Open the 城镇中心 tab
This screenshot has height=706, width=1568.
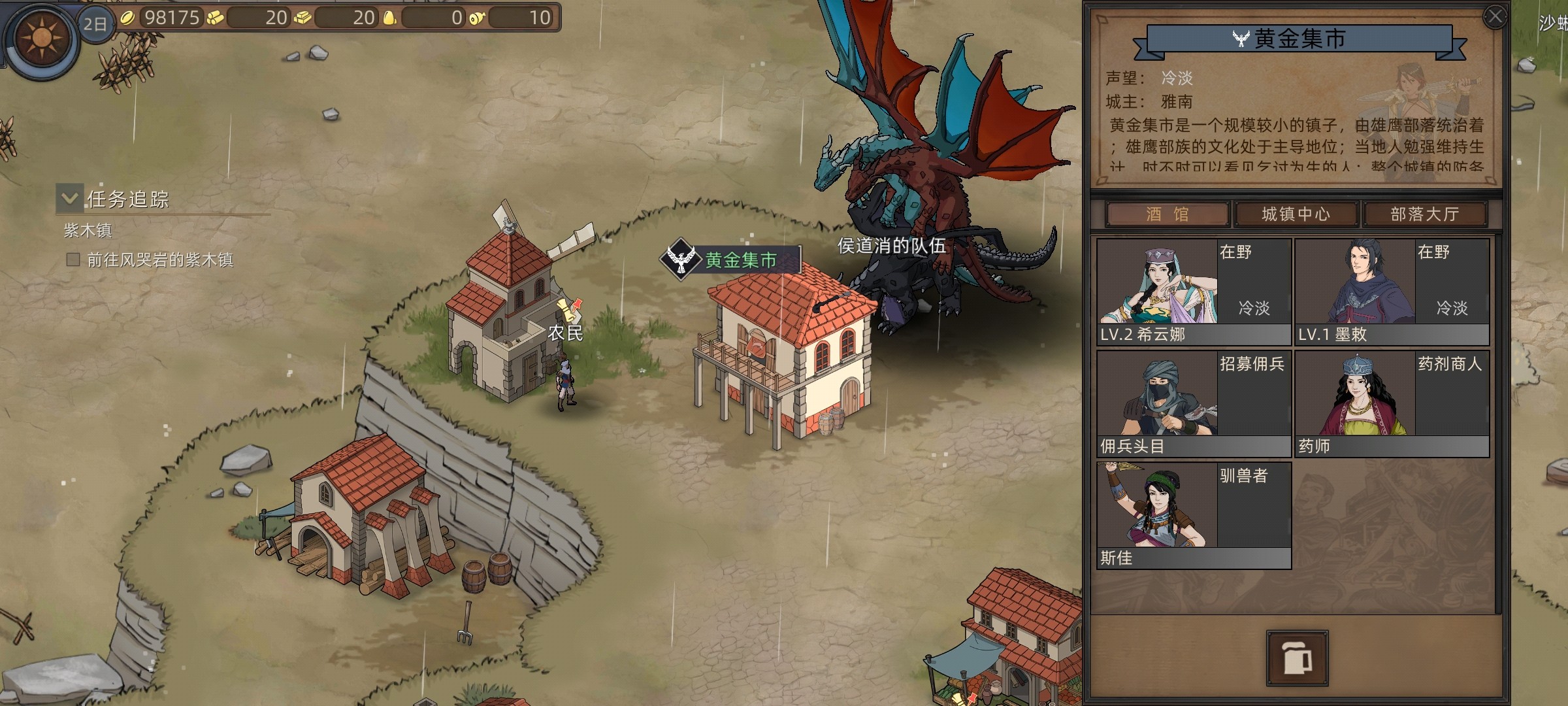click(1296, 214)
